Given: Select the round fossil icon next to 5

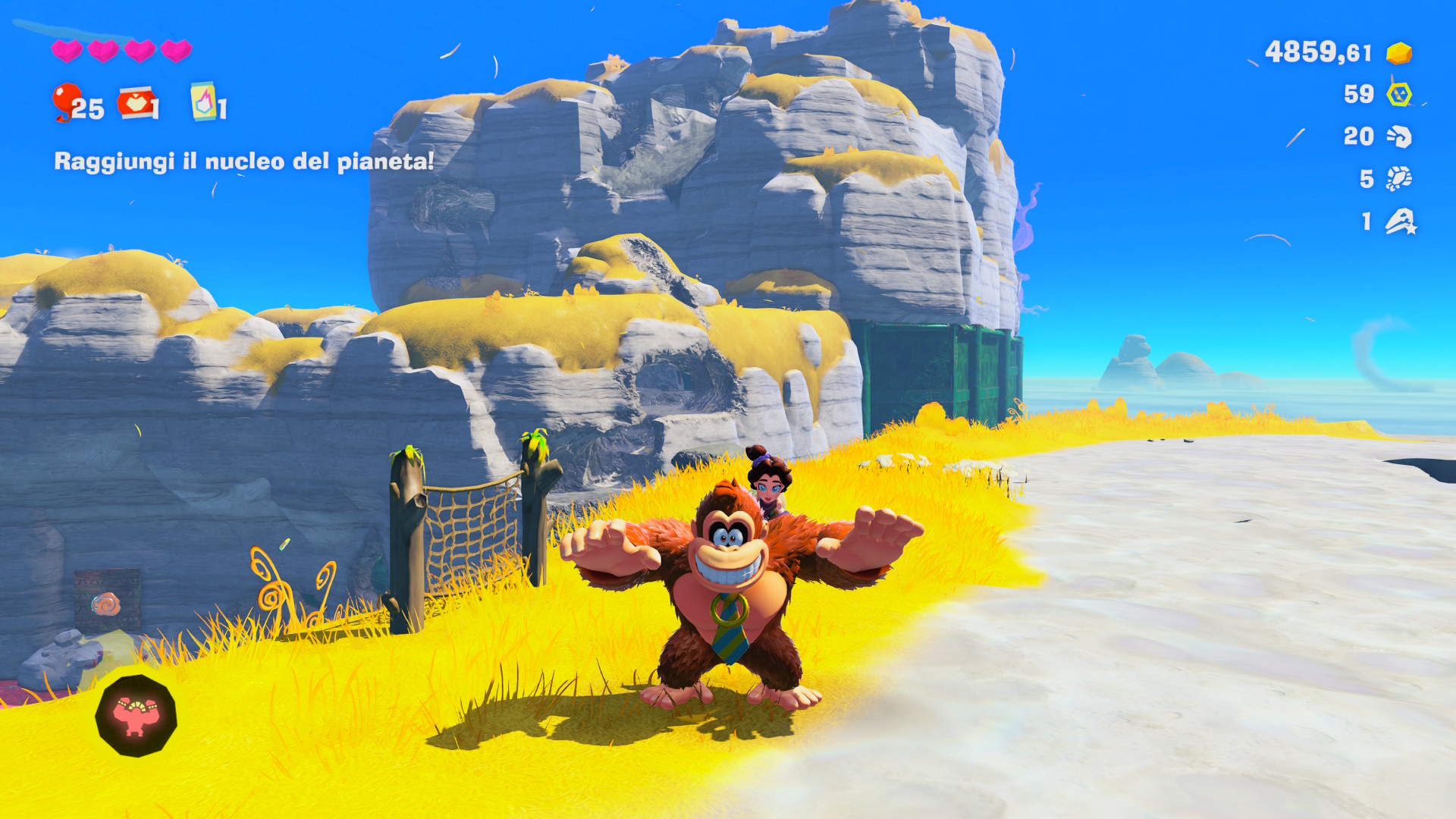Looking at the screenshot, I should [1399, 179].
